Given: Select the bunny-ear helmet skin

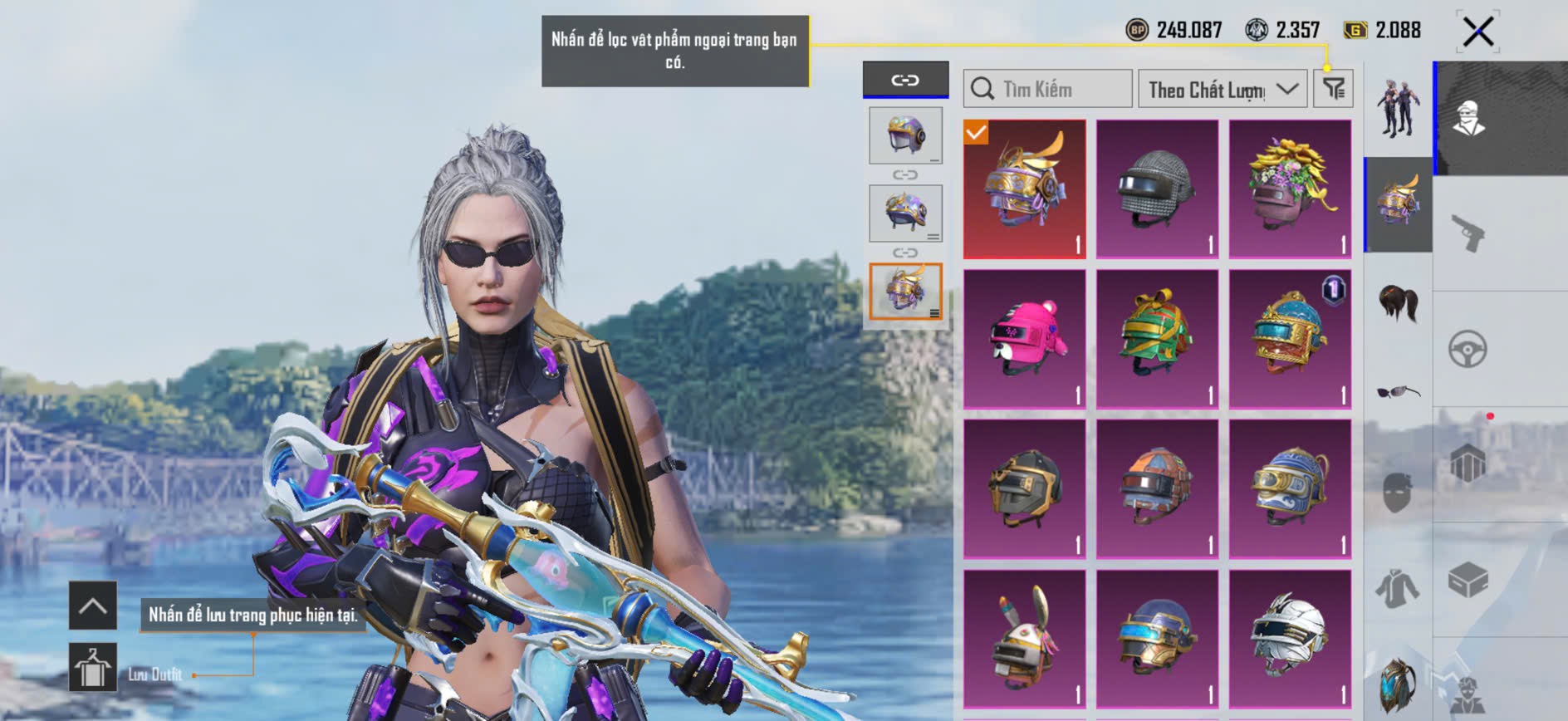Looking at the screenshot, I should [1024, 639].
